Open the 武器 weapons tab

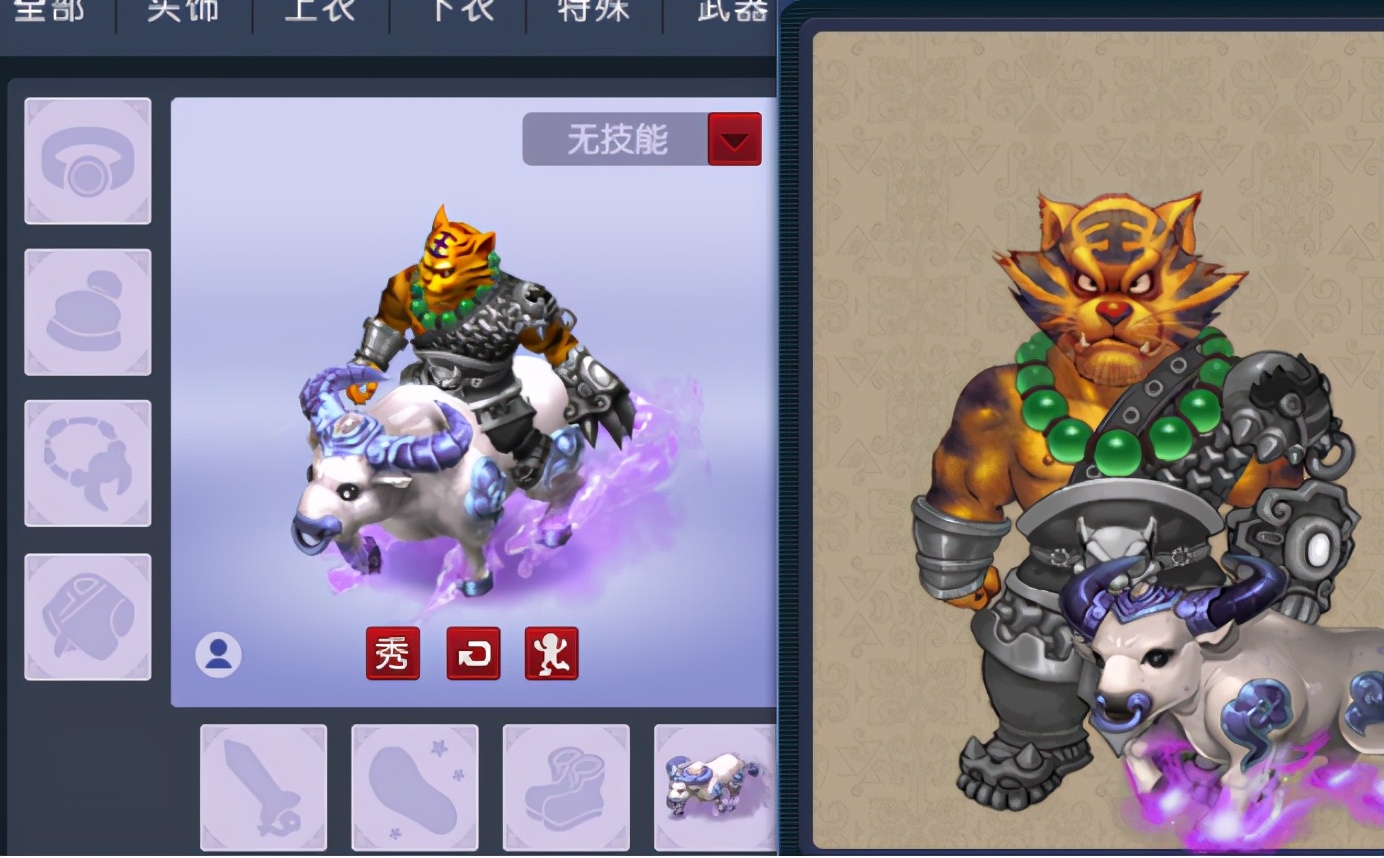click(727, 10)
